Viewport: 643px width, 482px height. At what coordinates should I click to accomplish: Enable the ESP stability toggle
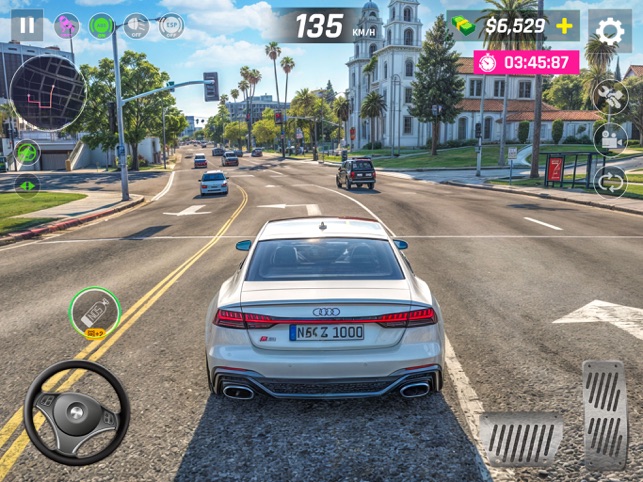click(x=171, y=25)
